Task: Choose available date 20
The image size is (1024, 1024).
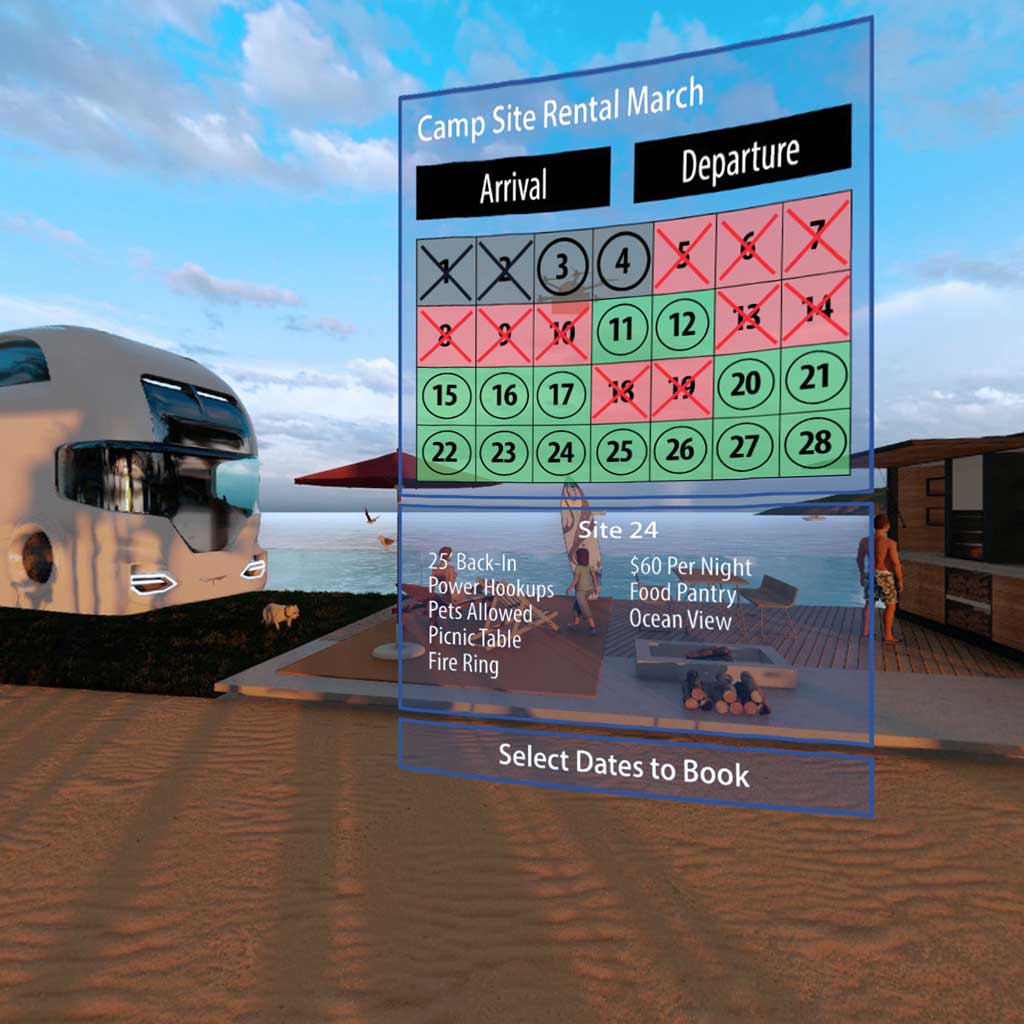Action: coord(746,382)
